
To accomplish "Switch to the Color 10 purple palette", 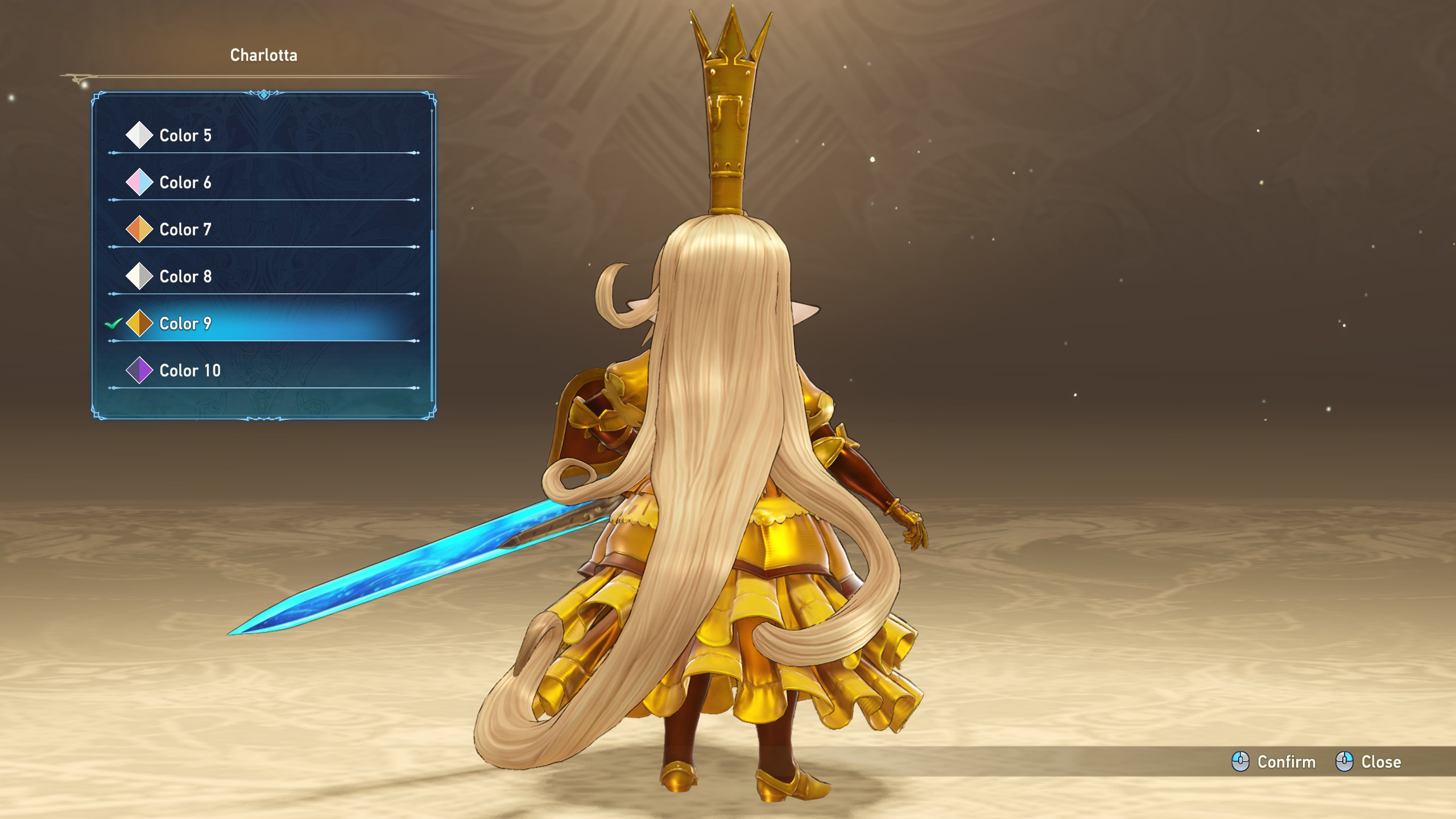I will [190, 371].
